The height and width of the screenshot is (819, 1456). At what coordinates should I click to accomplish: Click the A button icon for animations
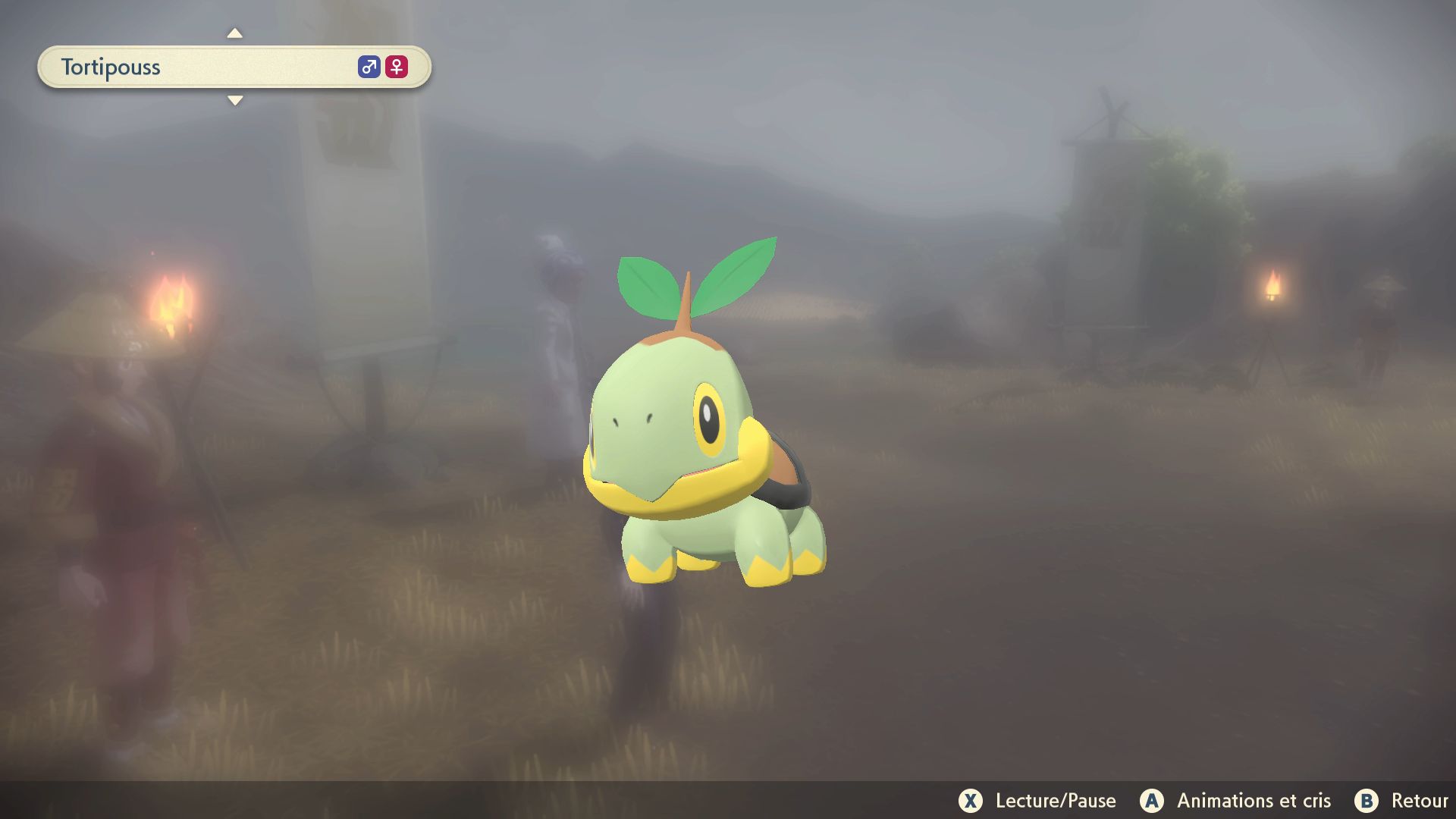coord(1153,801)
